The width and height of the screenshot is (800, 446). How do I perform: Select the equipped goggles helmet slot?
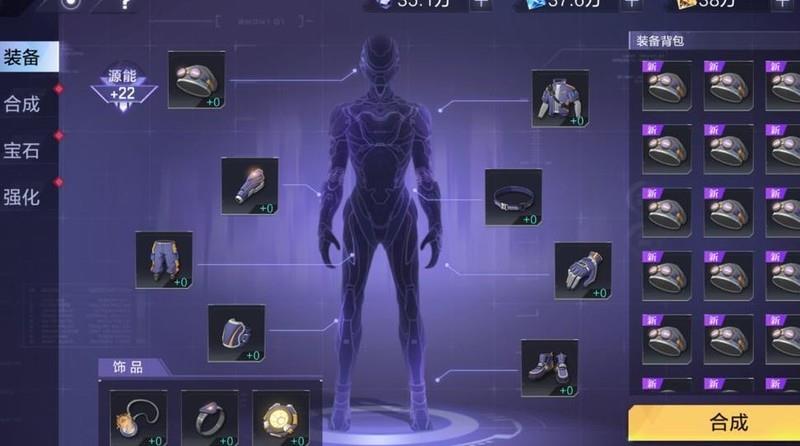(196, 81)
